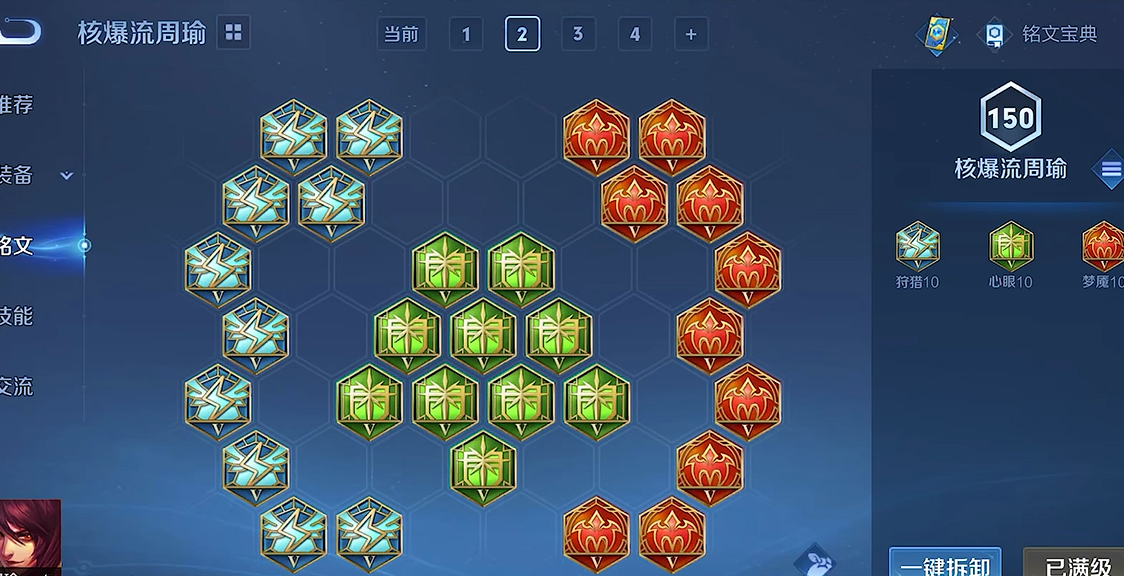The height and width of the screenshot is (576, 1124).
Task: Select the 心眼 green rune summary icon
Action: (1011, 246)
